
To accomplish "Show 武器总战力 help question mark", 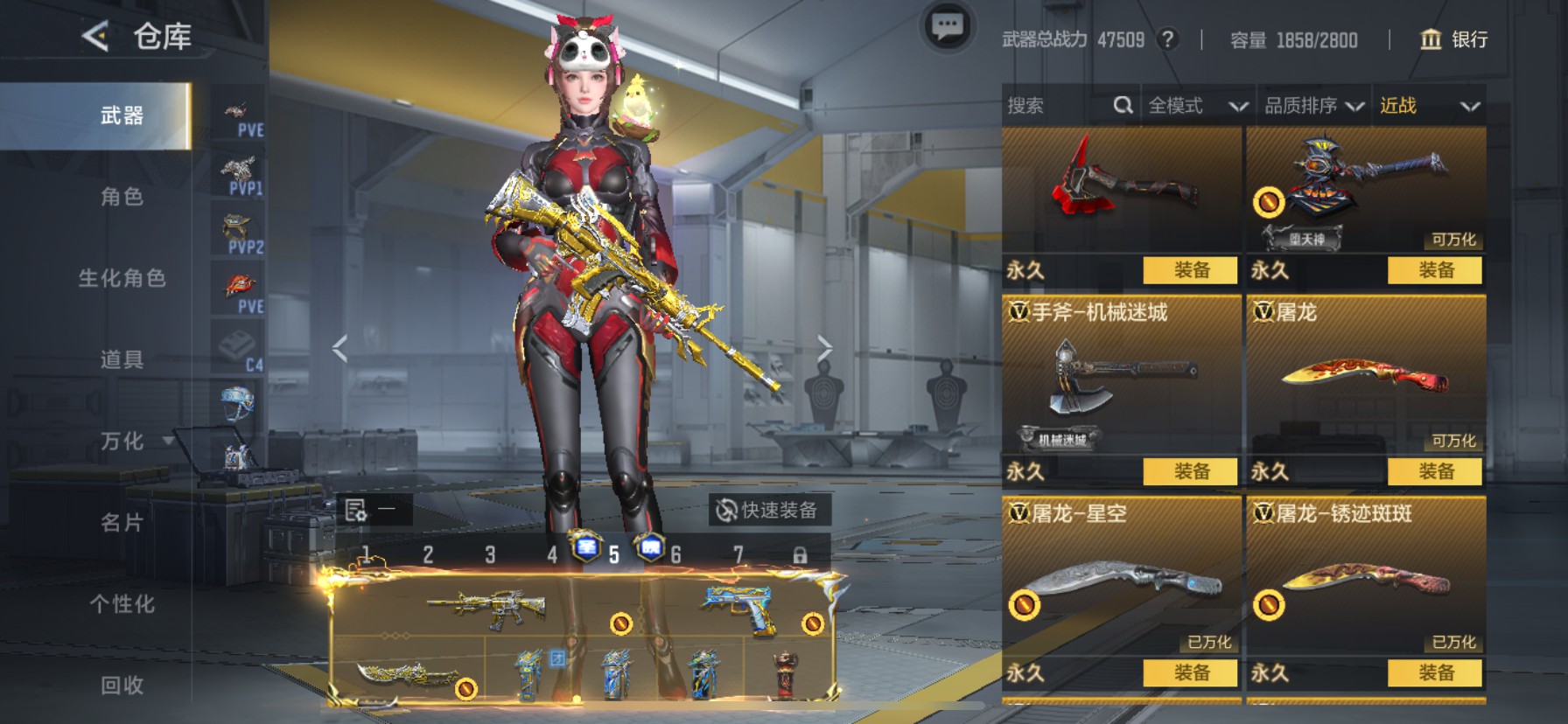I will click(1167, 39).
